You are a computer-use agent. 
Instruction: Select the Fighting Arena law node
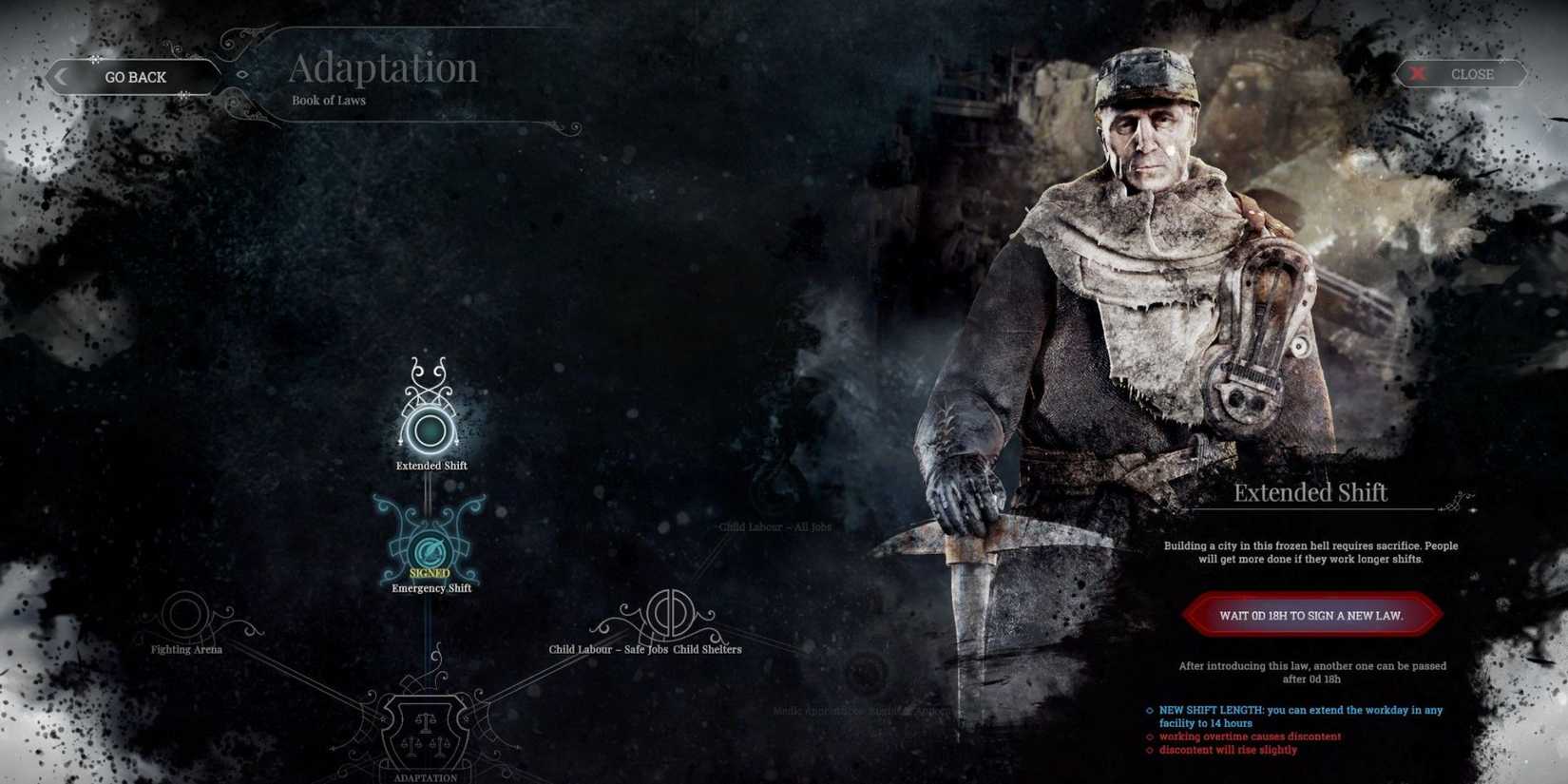click(185, 613)
